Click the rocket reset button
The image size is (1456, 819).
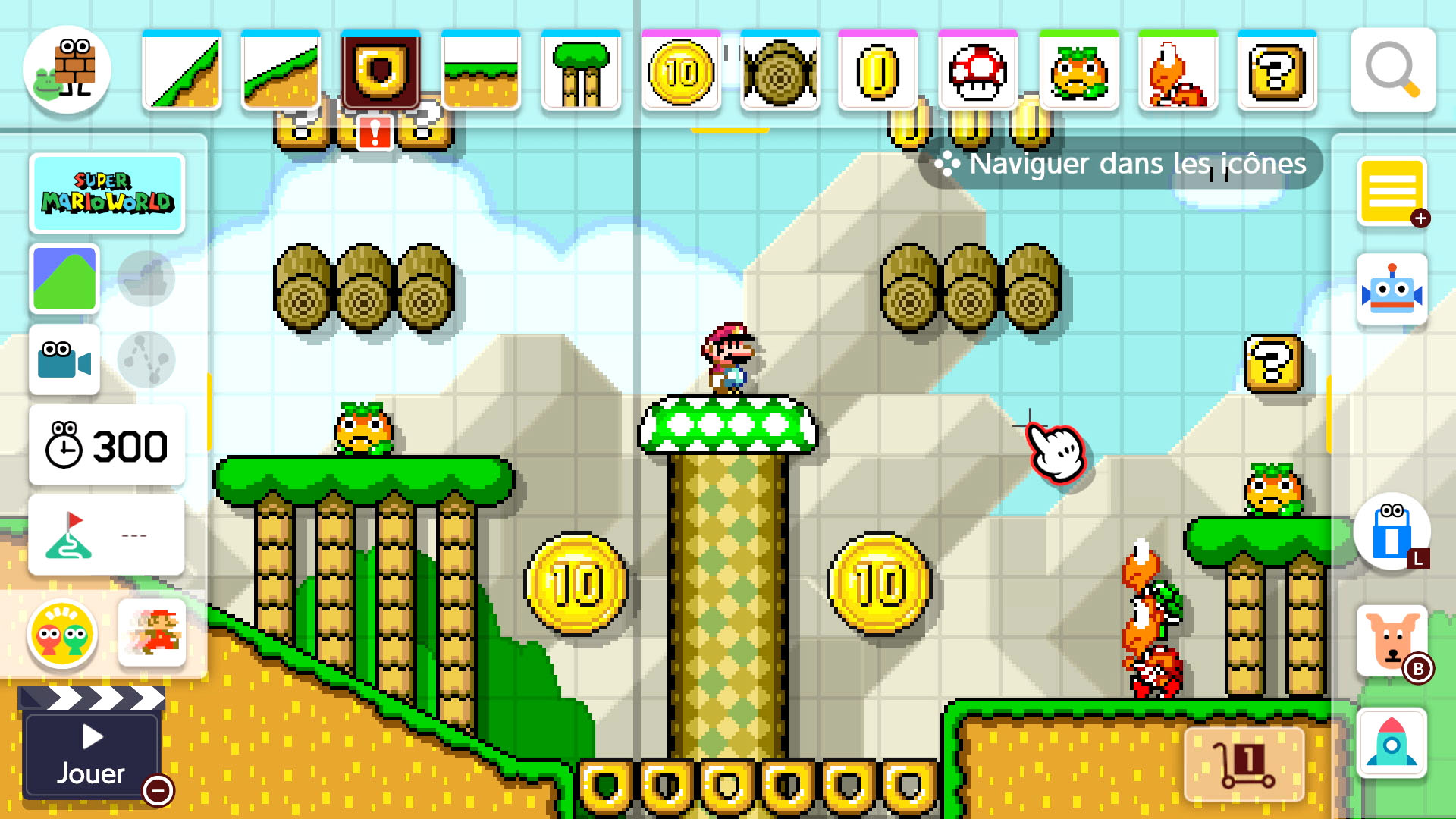tap(1392, 743)
